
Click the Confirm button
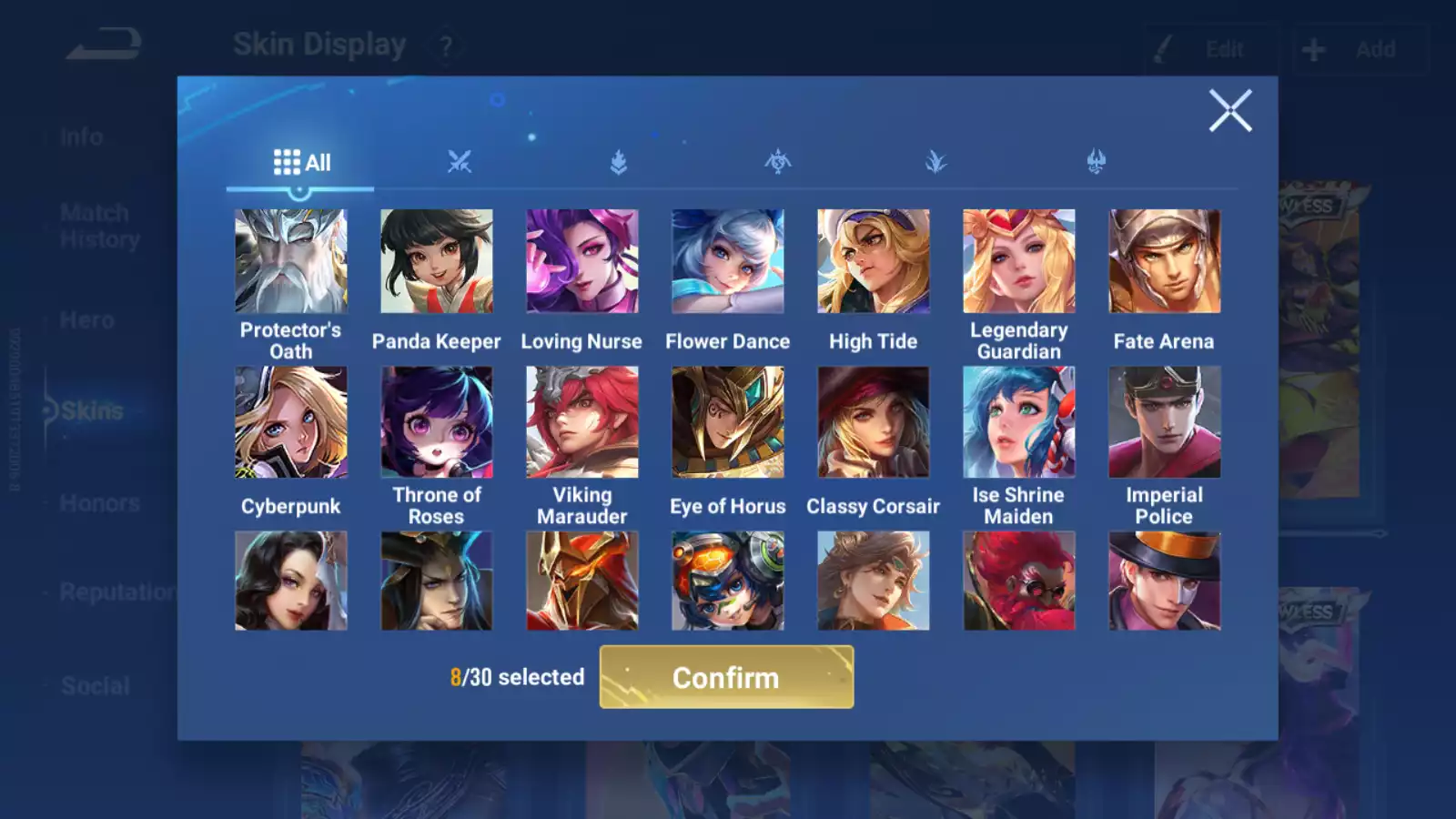click(x=725, y=677)
